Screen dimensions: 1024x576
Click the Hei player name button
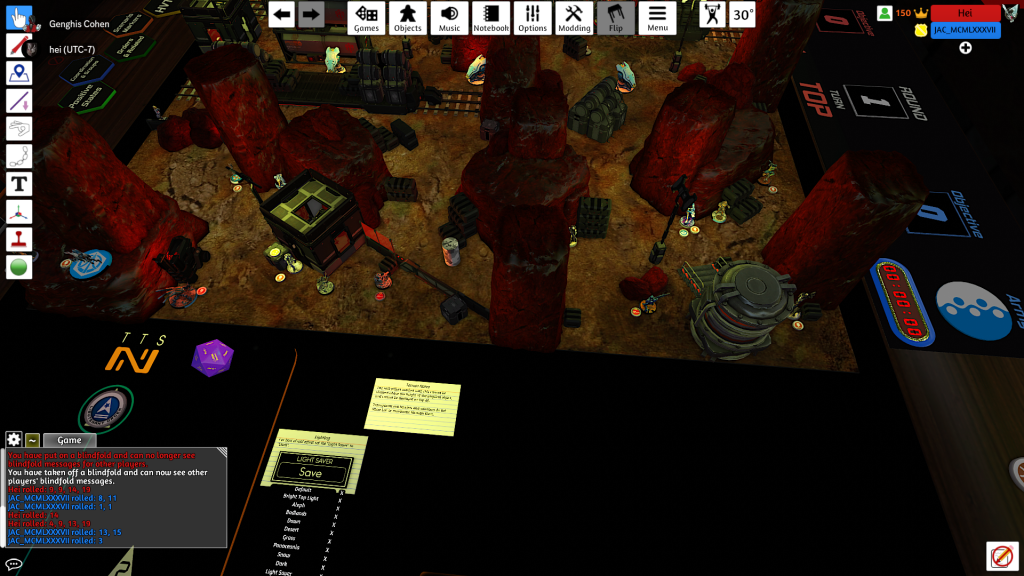(x=964, y=13)
